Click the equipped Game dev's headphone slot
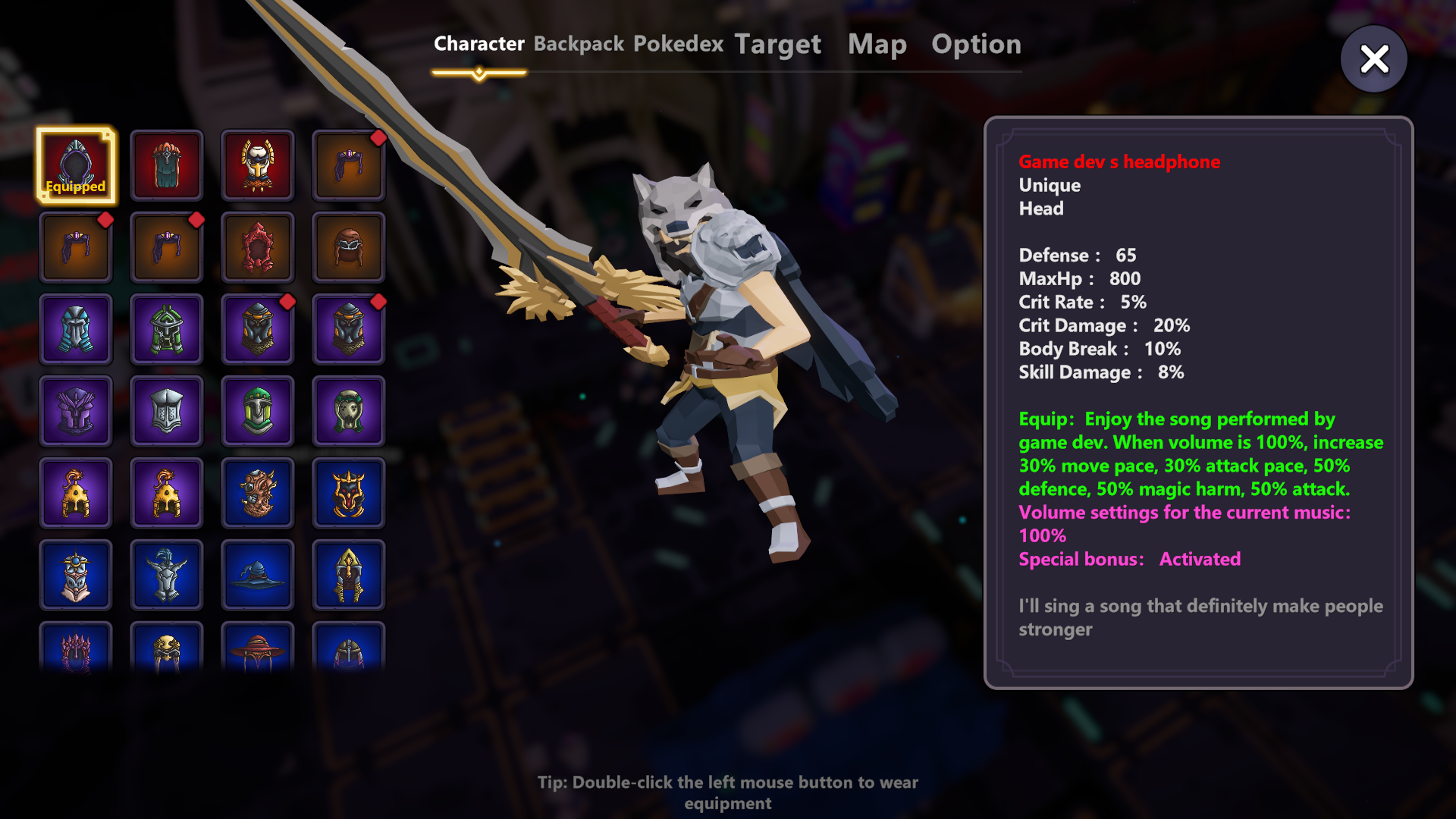The height and width of the screenshot is (819, 1456). pos(76,165)
